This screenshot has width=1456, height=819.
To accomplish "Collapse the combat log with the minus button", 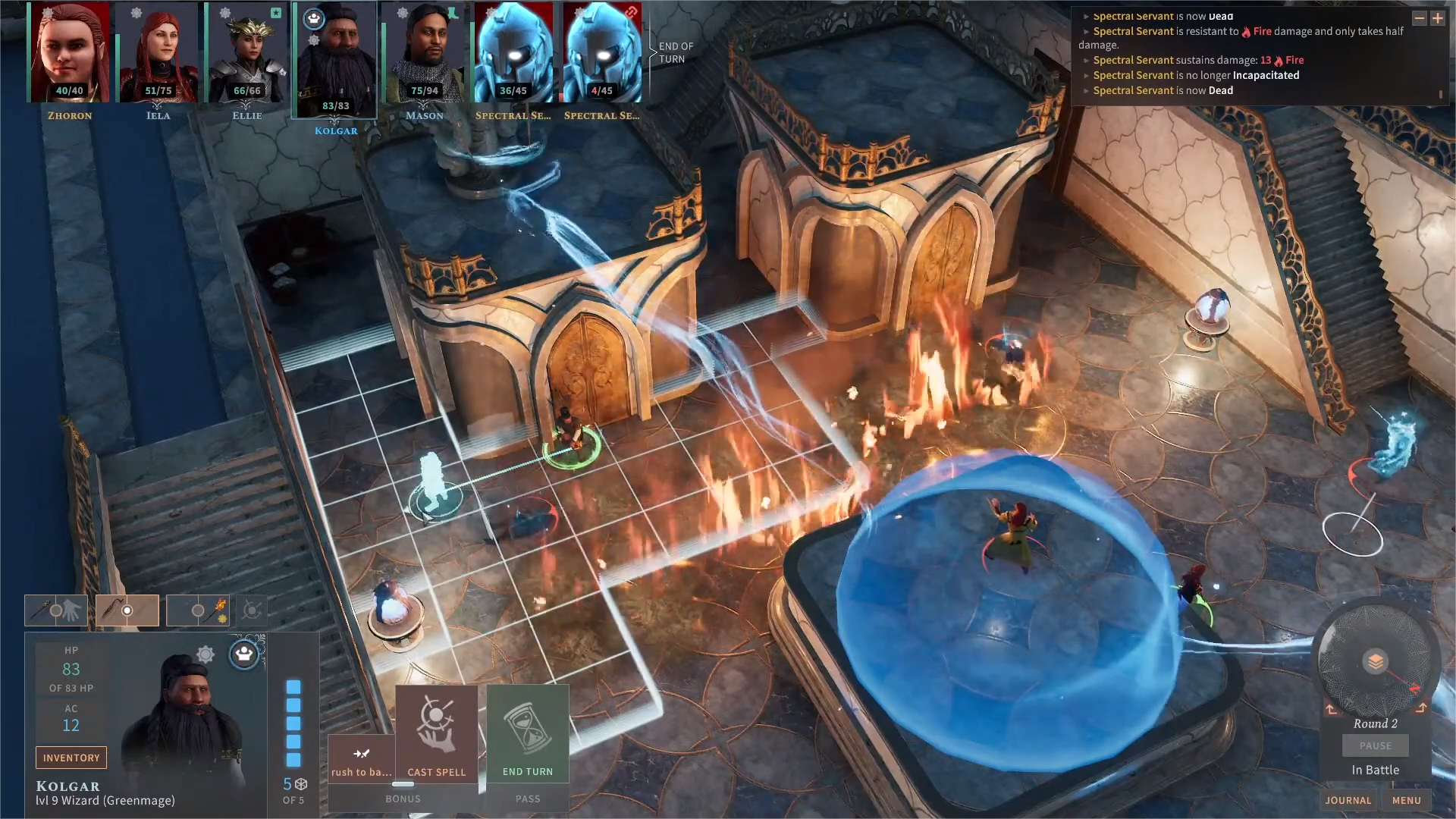I will 1419,18.
